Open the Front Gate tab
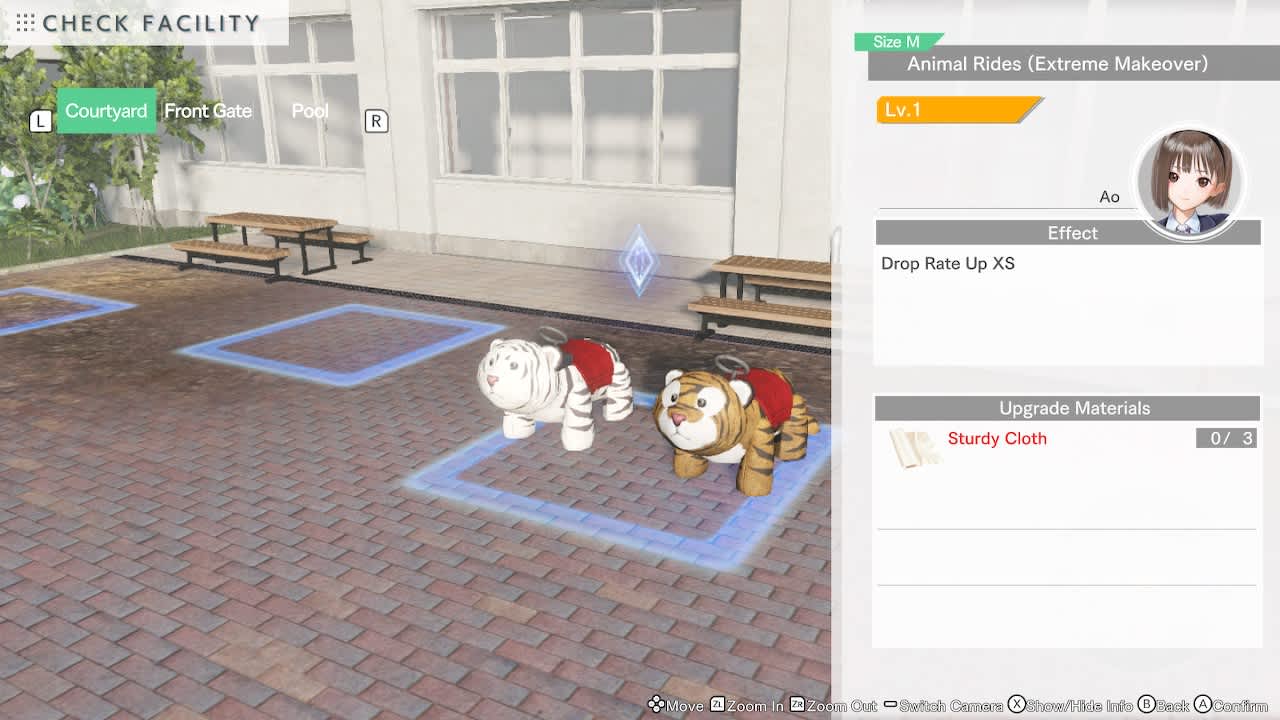 tap(208, 111)
